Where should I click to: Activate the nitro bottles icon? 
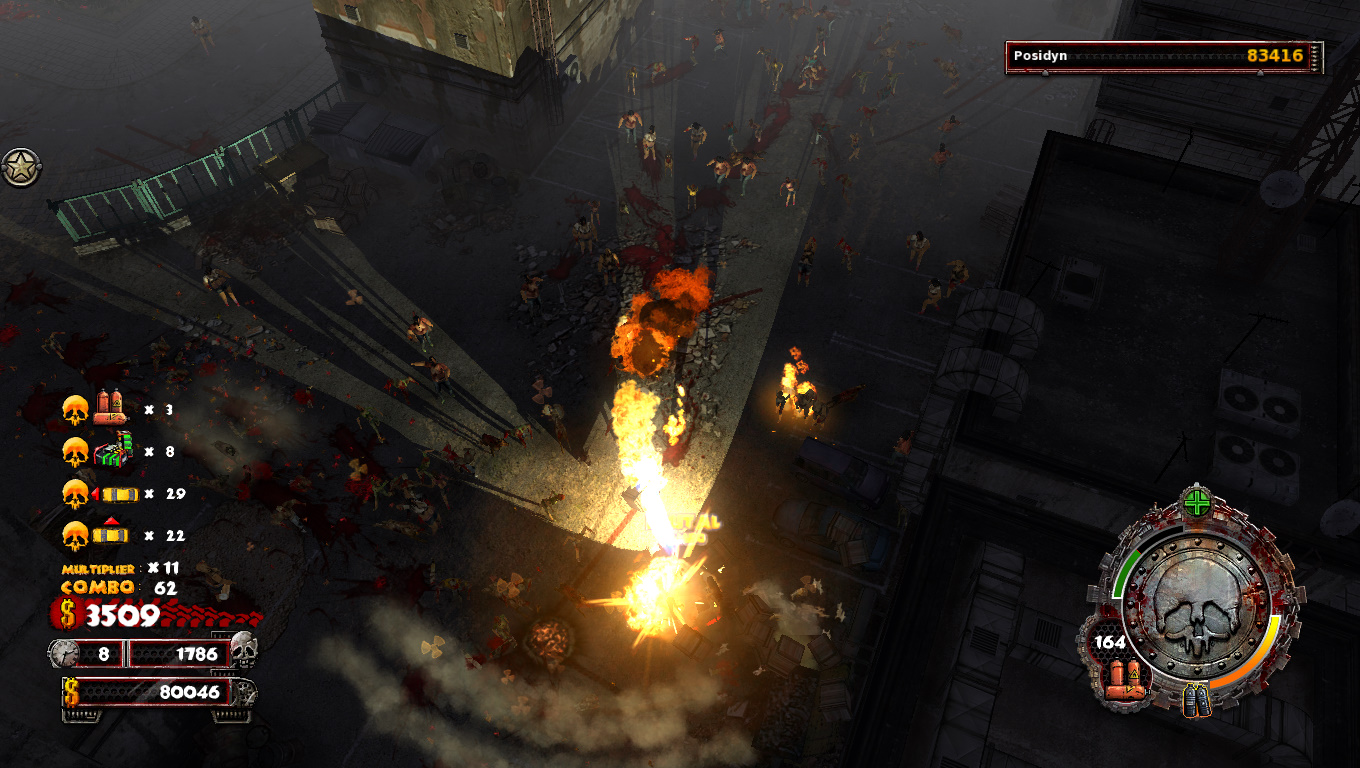tap(1196, 700)
